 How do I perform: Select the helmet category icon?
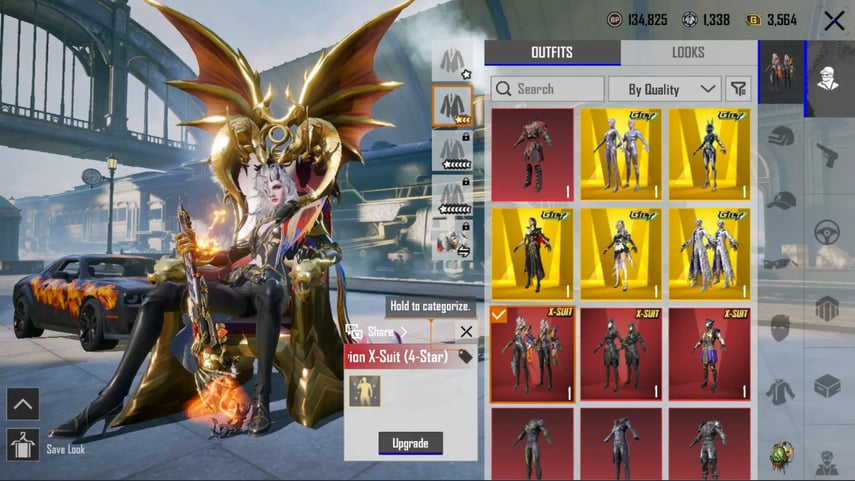[782, 139]
